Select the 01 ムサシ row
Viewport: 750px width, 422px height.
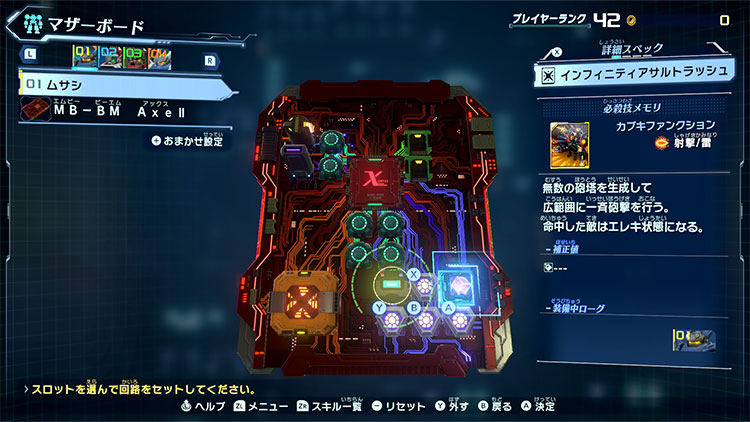pyautogui.click(x=120, y=86)
